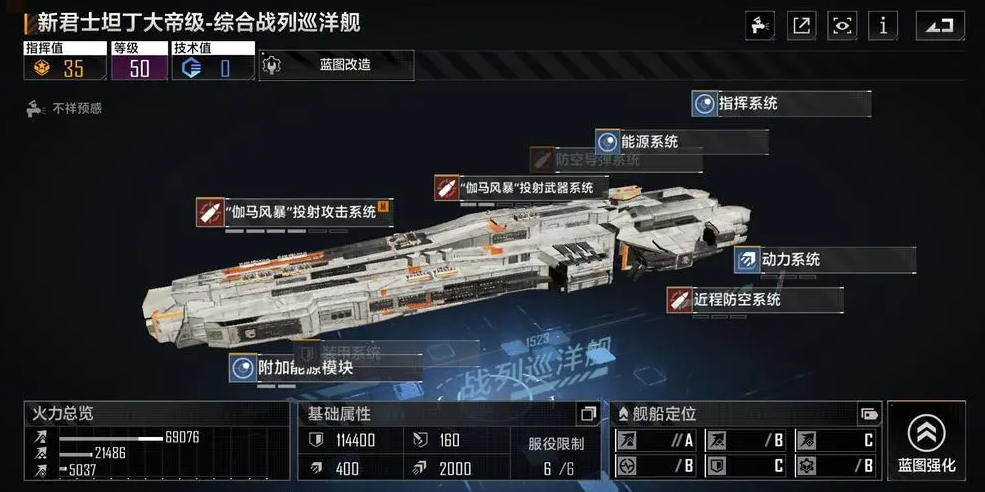This screenshot has width=985, height=492.
Task: Open the "伽马风暴"投射武器系统 module
Action: 520,187
